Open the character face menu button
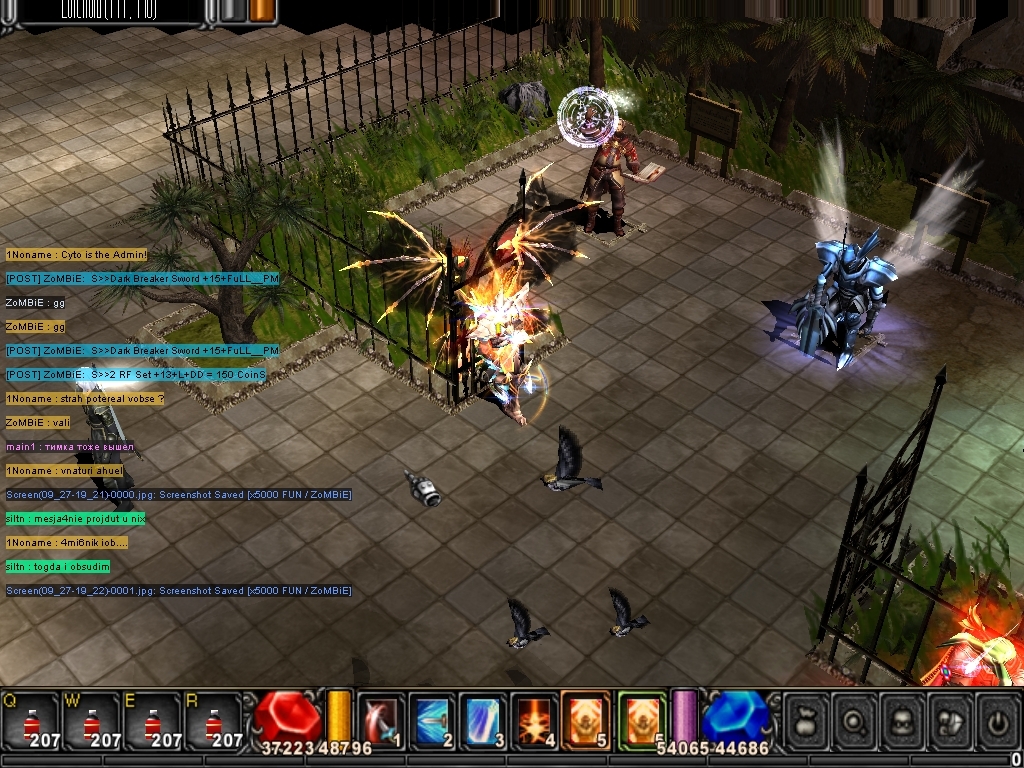Image resolution: width=1024 pixels, height=768 pixels. (903, 721)
